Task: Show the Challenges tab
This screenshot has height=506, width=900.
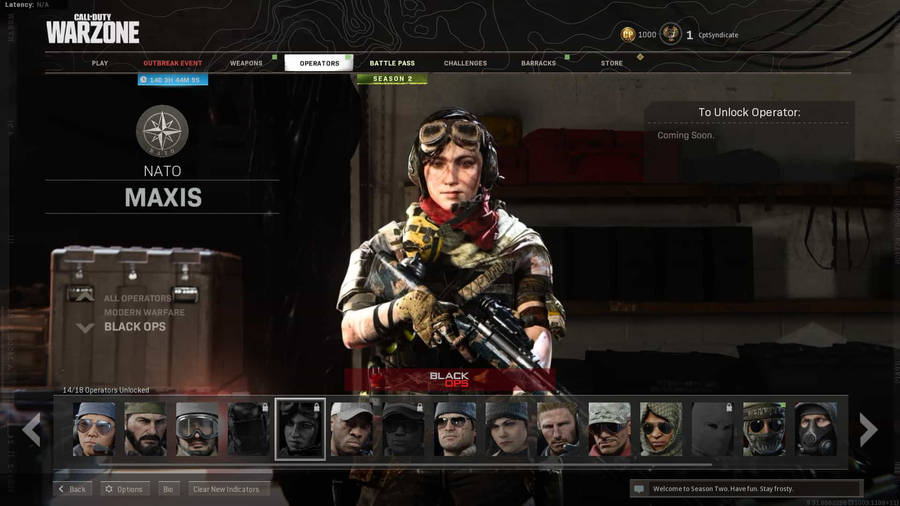Action: point(465,63)
